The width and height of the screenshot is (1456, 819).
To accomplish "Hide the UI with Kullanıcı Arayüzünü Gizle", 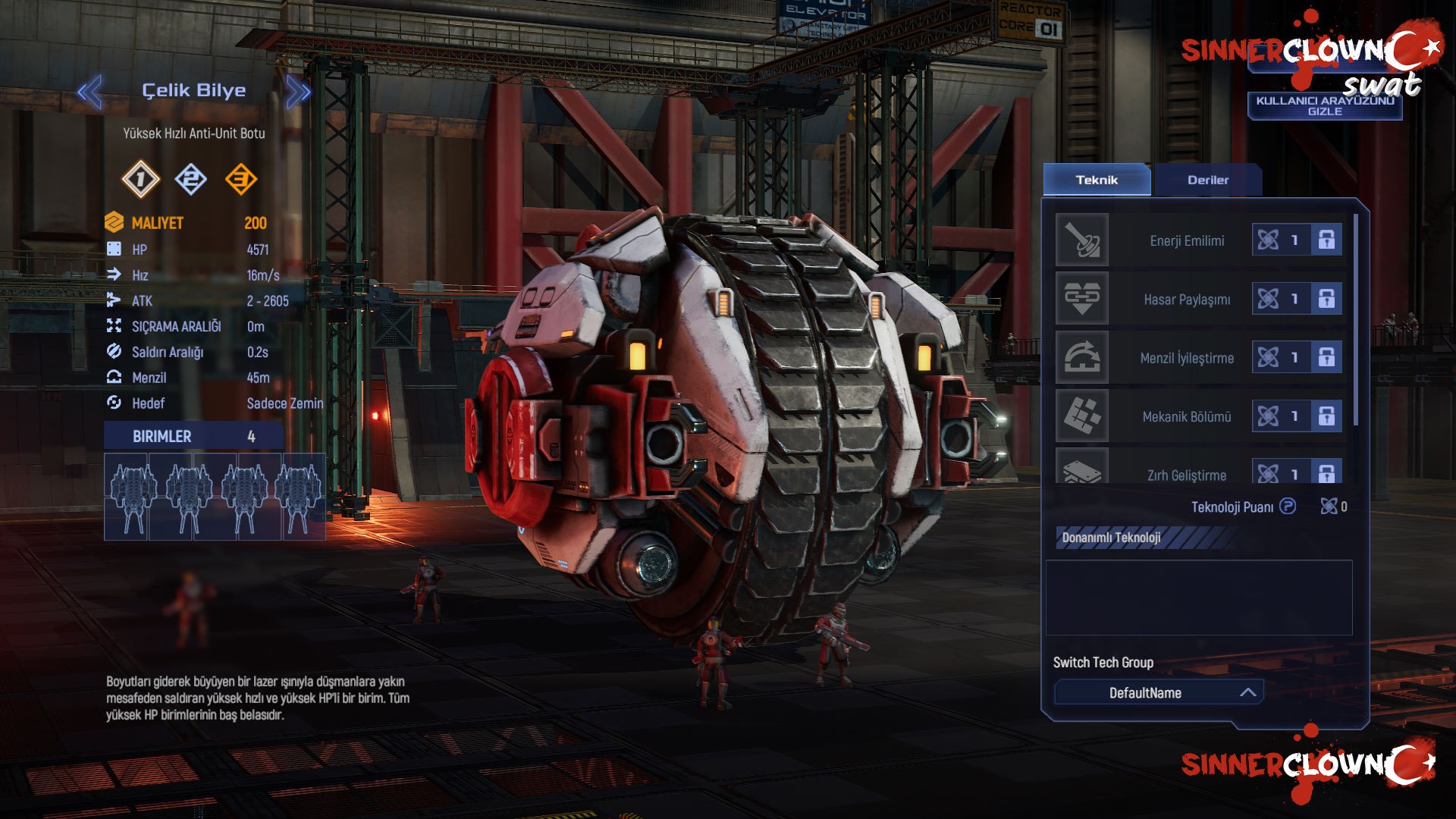I will 1324,106.
